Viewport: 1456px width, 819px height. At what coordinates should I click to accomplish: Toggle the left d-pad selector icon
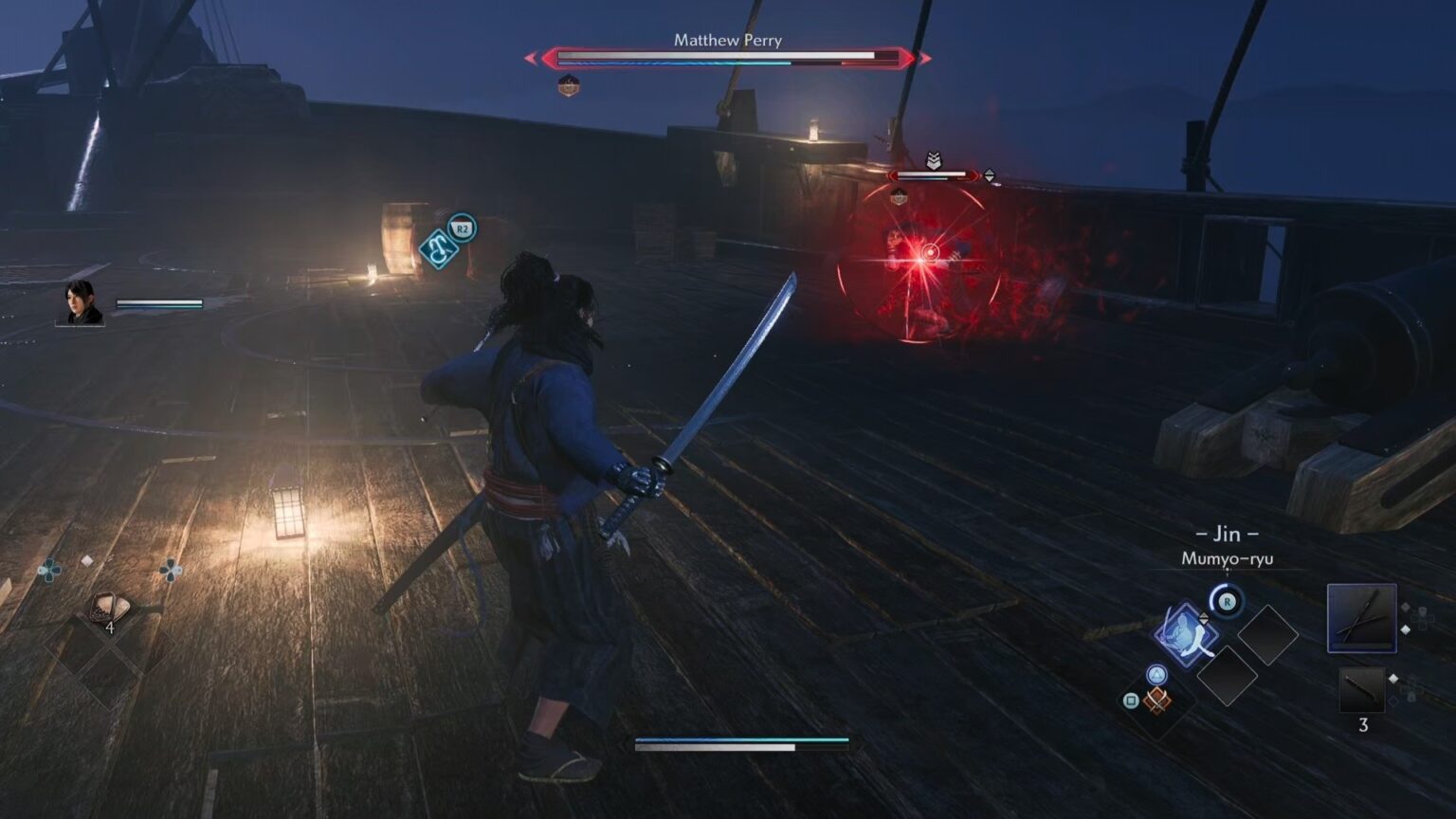click(47, 570)
